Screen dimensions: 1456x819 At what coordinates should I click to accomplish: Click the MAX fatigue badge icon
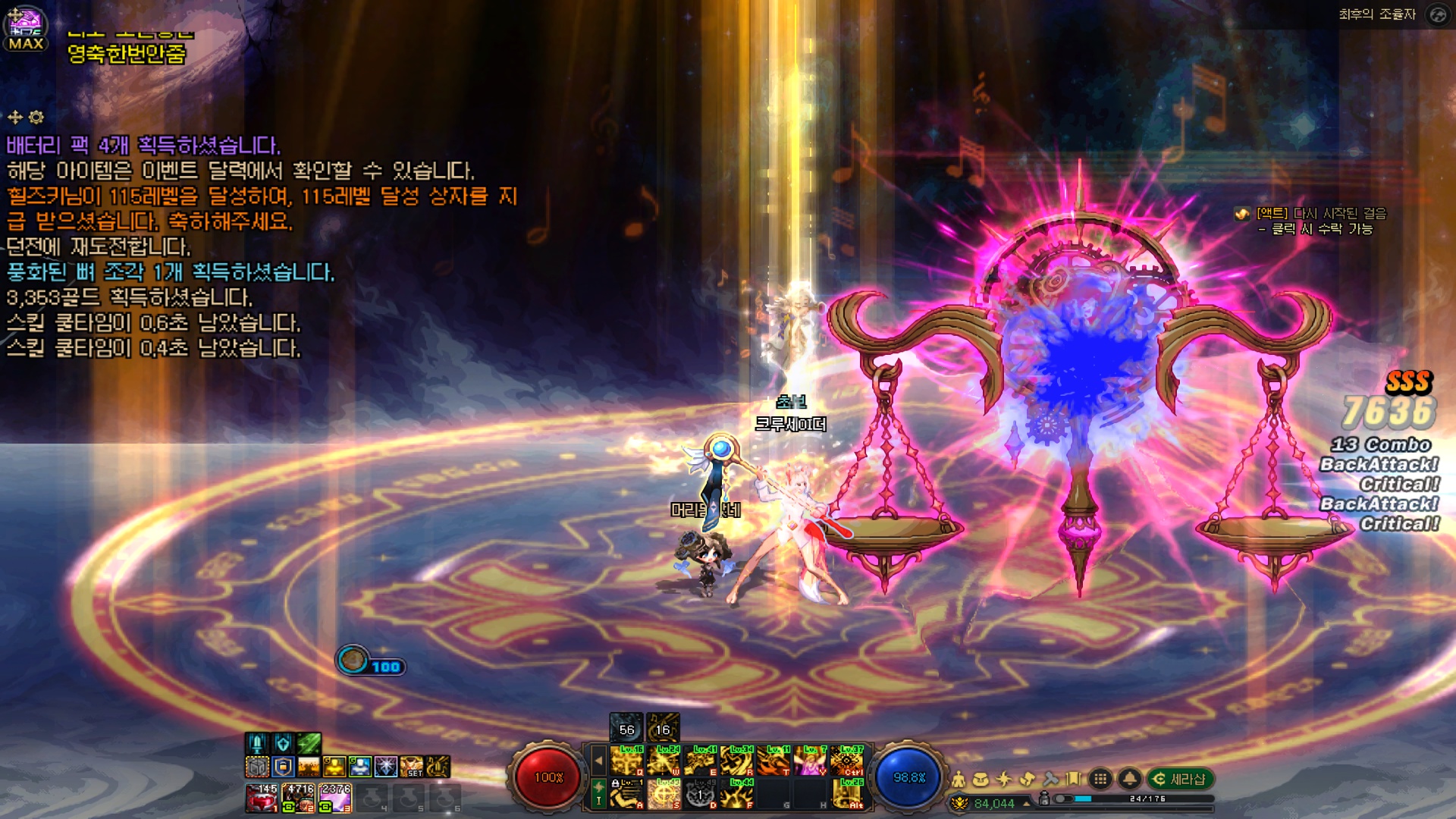point(26,29)
